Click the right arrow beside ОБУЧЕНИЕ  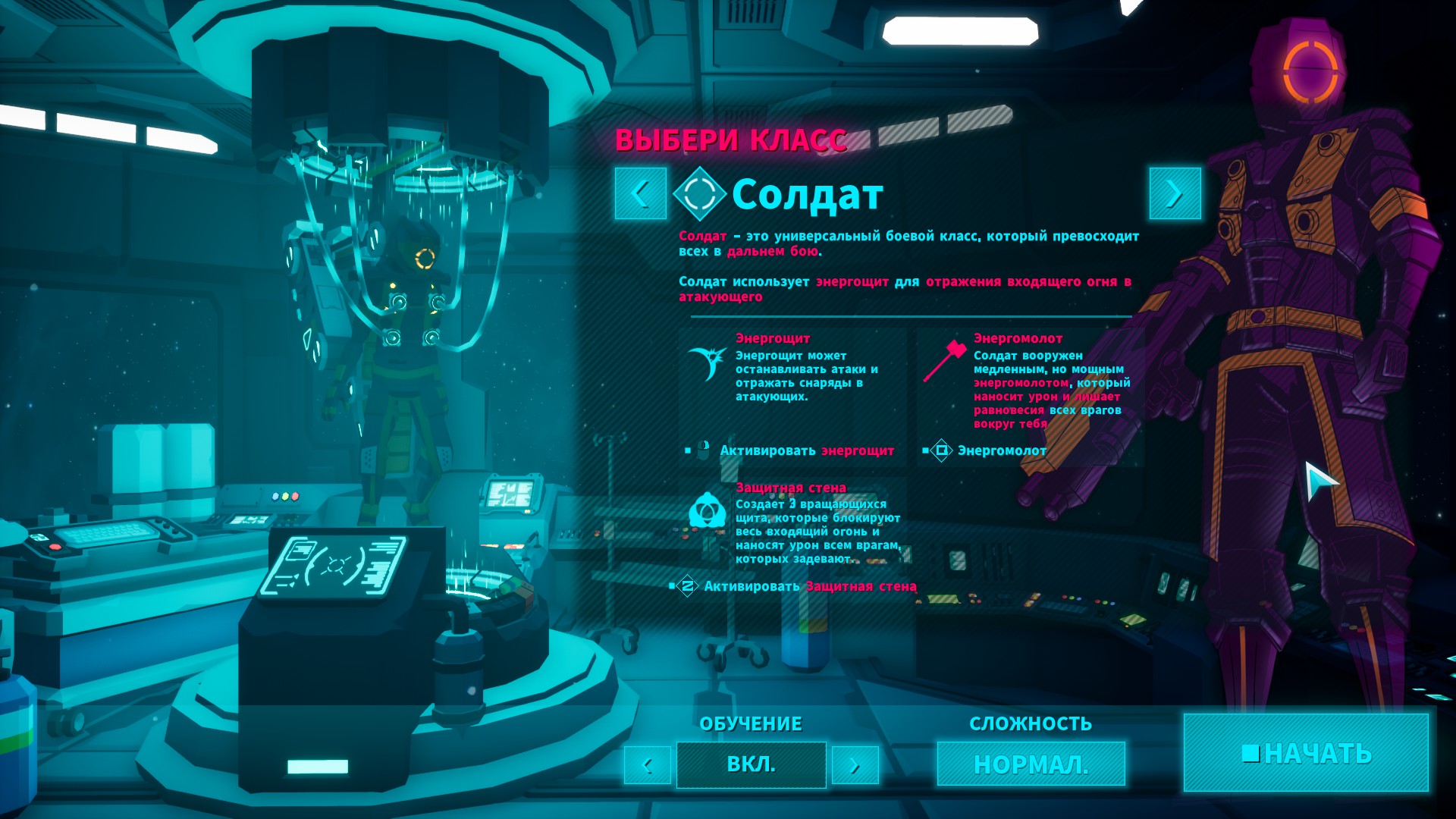tap(855, 765)
